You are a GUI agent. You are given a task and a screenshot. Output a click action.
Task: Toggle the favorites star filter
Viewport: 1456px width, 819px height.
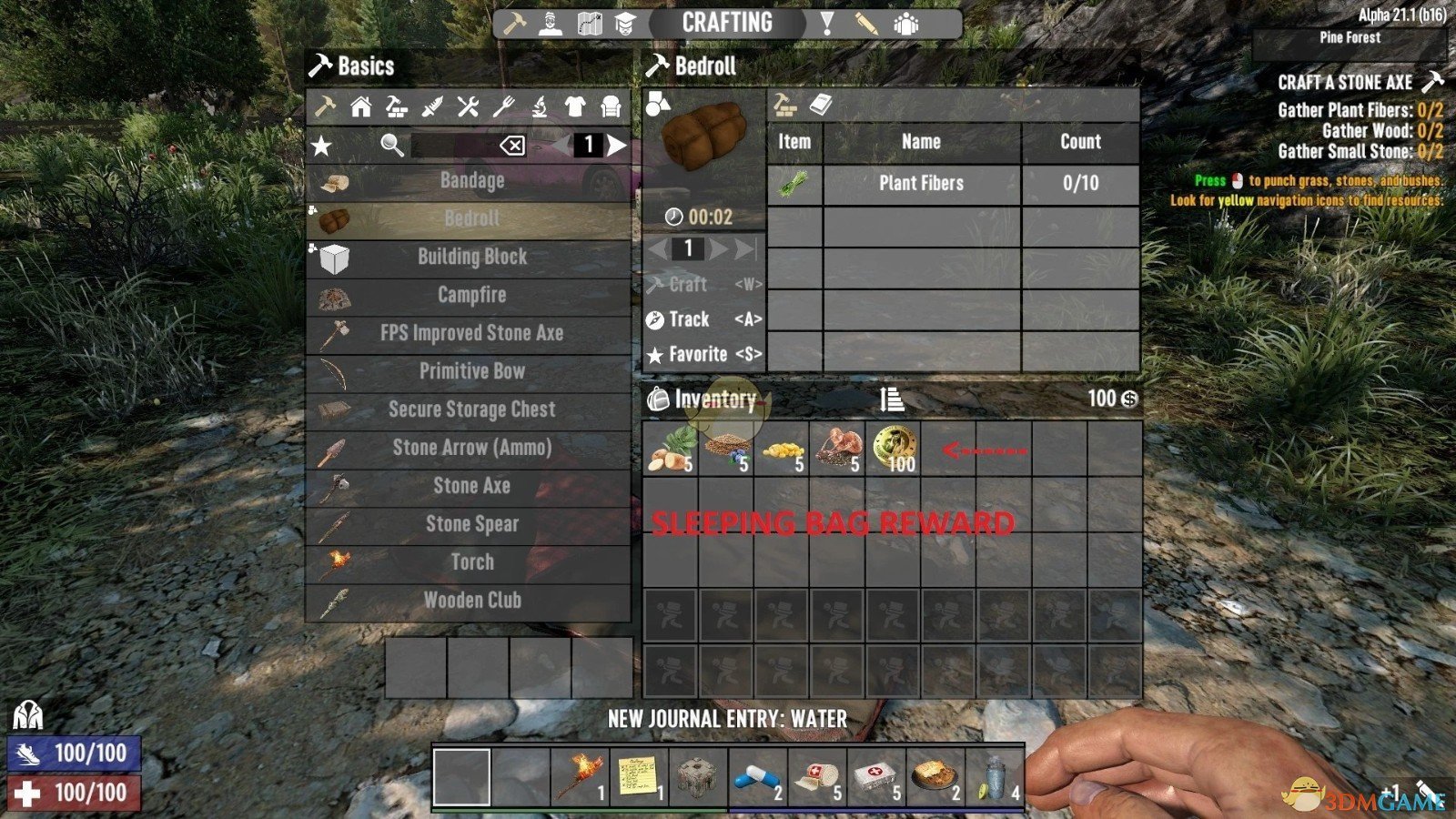click(320, 144)
